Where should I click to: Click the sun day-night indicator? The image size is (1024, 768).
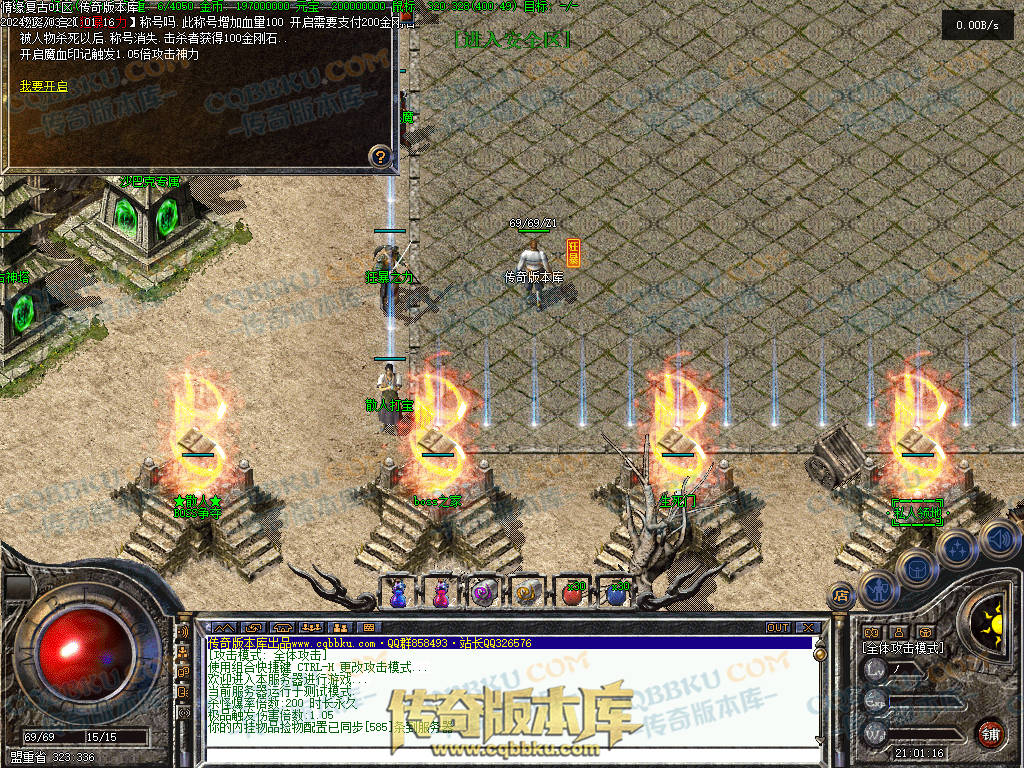point(992,618)
